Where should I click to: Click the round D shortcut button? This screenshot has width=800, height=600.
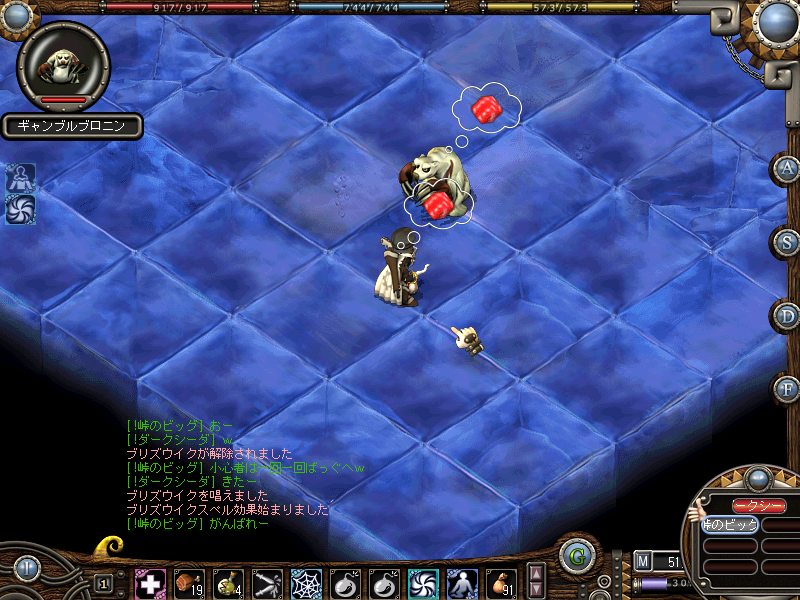click(787, 314)
